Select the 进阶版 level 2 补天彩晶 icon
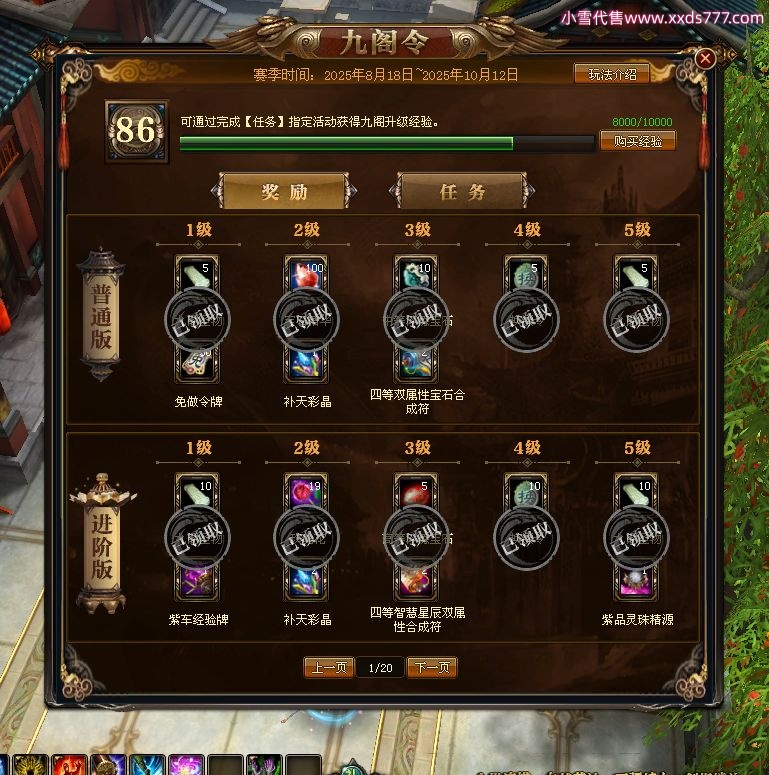 click(x=306, y=580)
